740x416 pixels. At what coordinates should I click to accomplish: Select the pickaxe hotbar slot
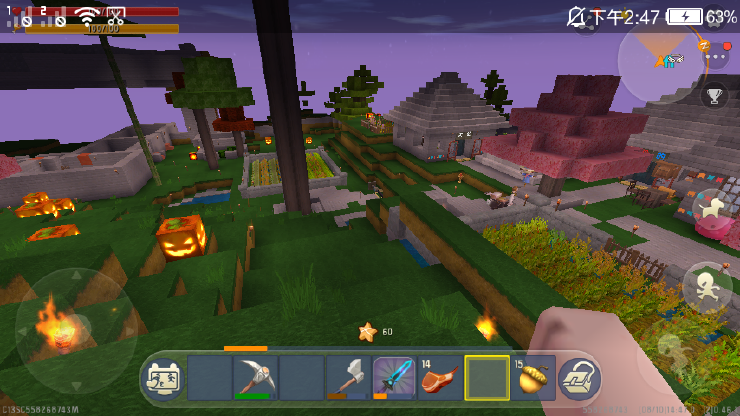pyautogui.click(x=255, y=378)
